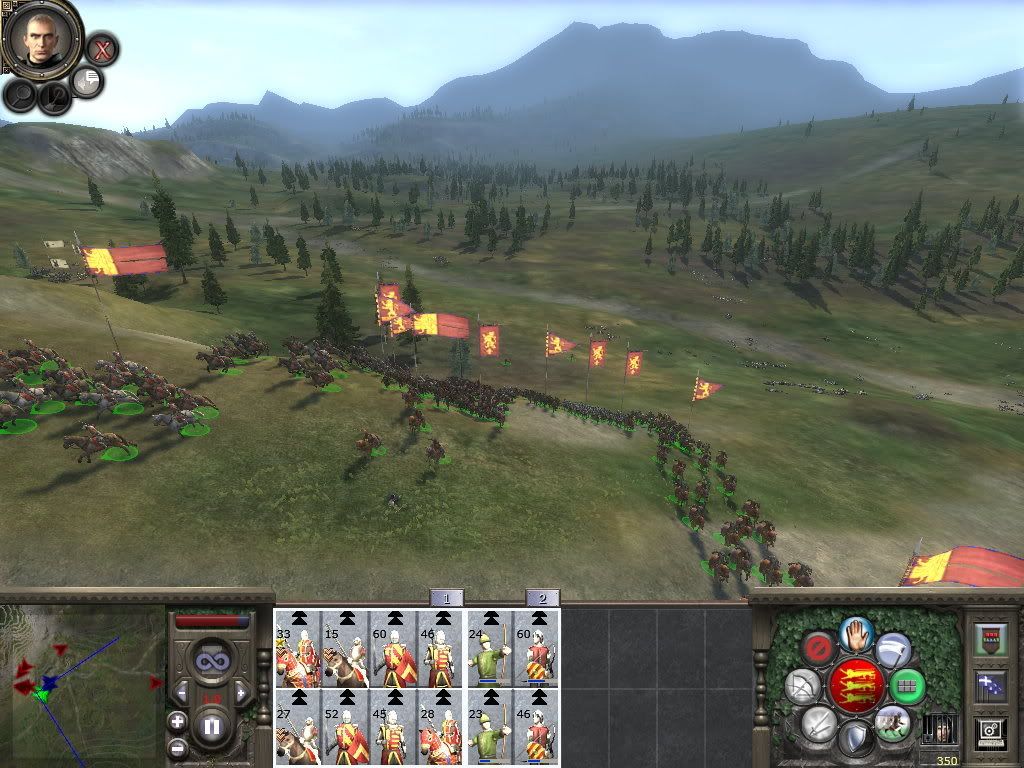Image resolution: width=1024 pixels, height=768 pixels.
Task: Choose the unit card with 28 horsemen
Action: coord(441,727)
